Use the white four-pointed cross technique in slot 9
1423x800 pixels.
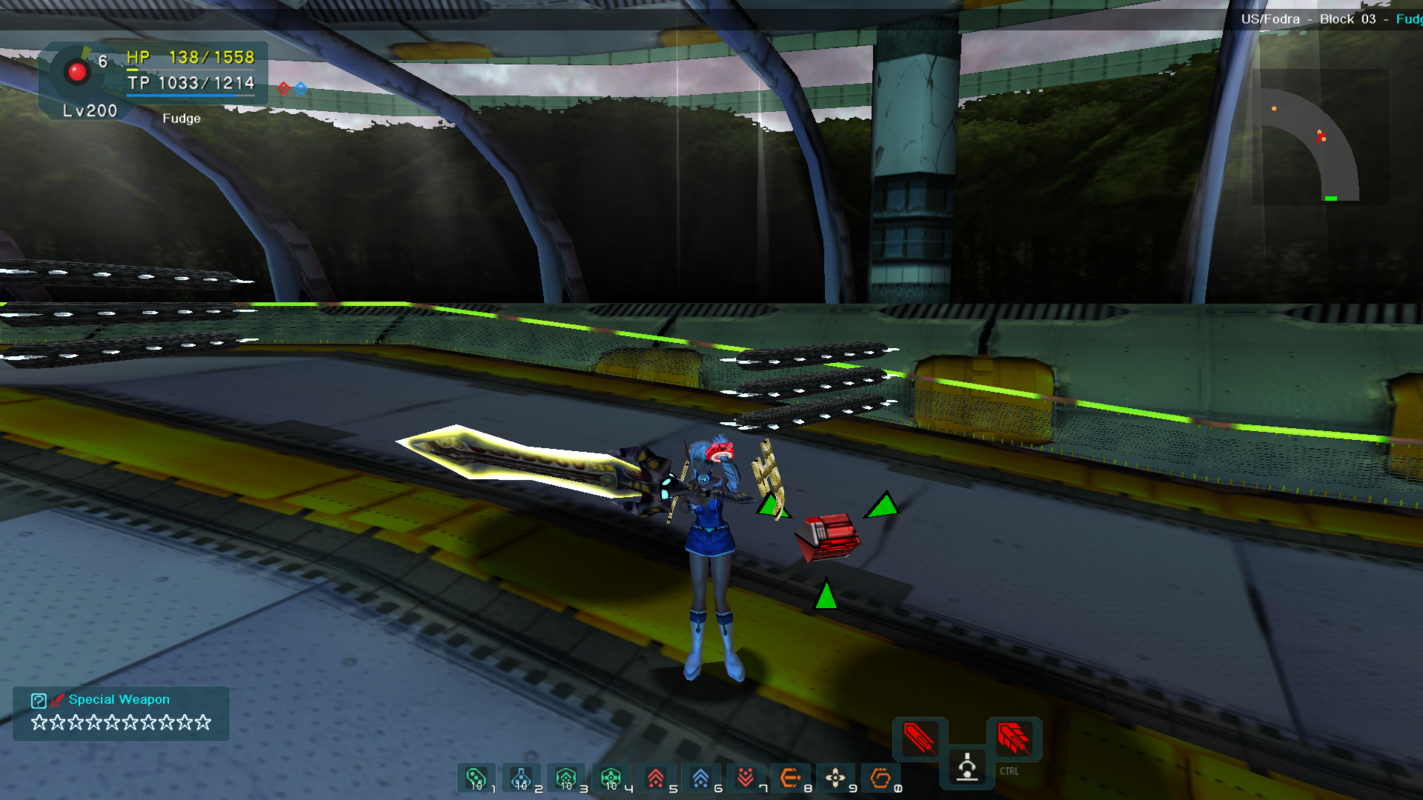coord(835,778)
